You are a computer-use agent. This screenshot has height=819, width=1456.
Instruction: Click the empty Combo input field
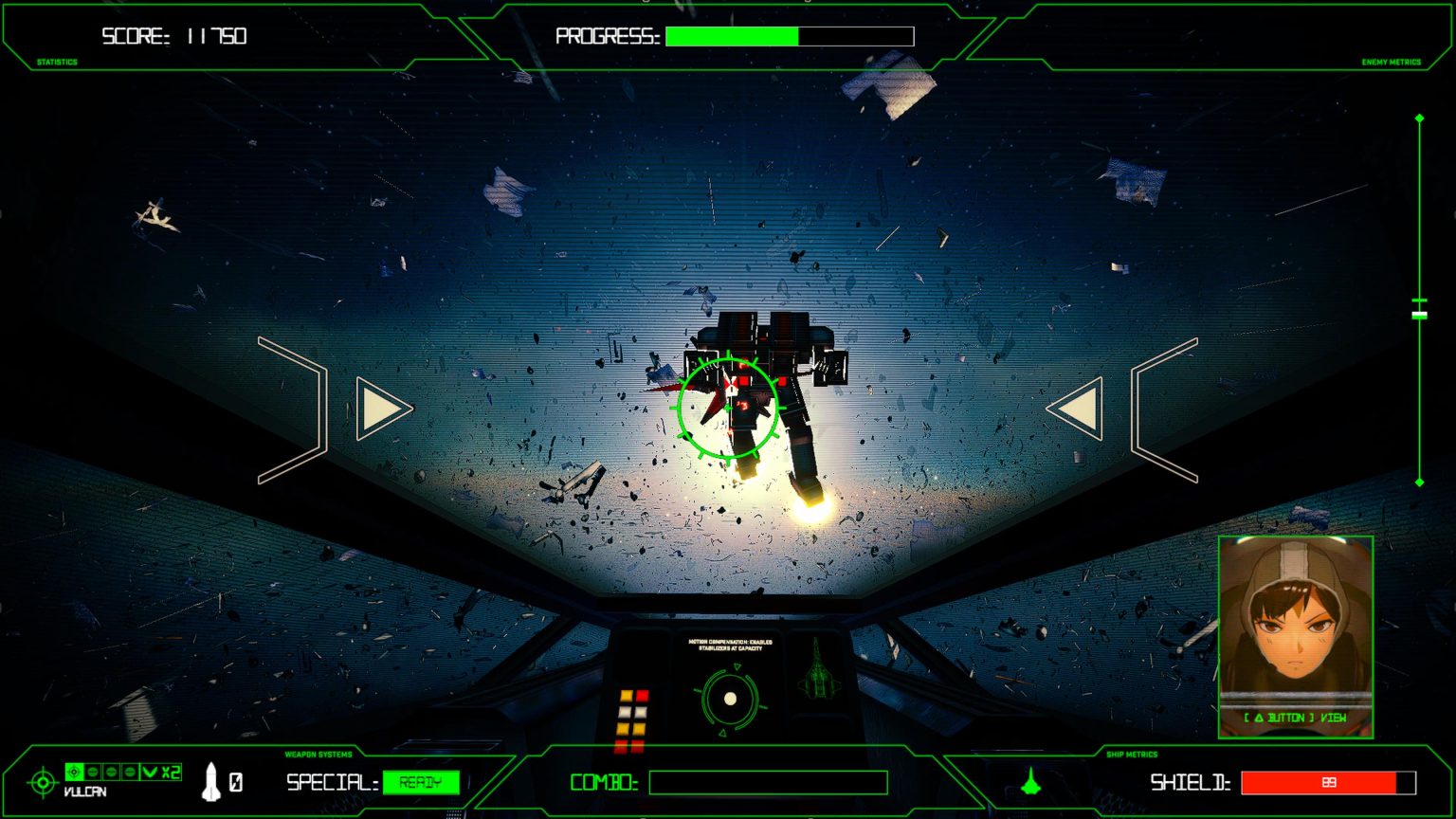pos(768,783)
